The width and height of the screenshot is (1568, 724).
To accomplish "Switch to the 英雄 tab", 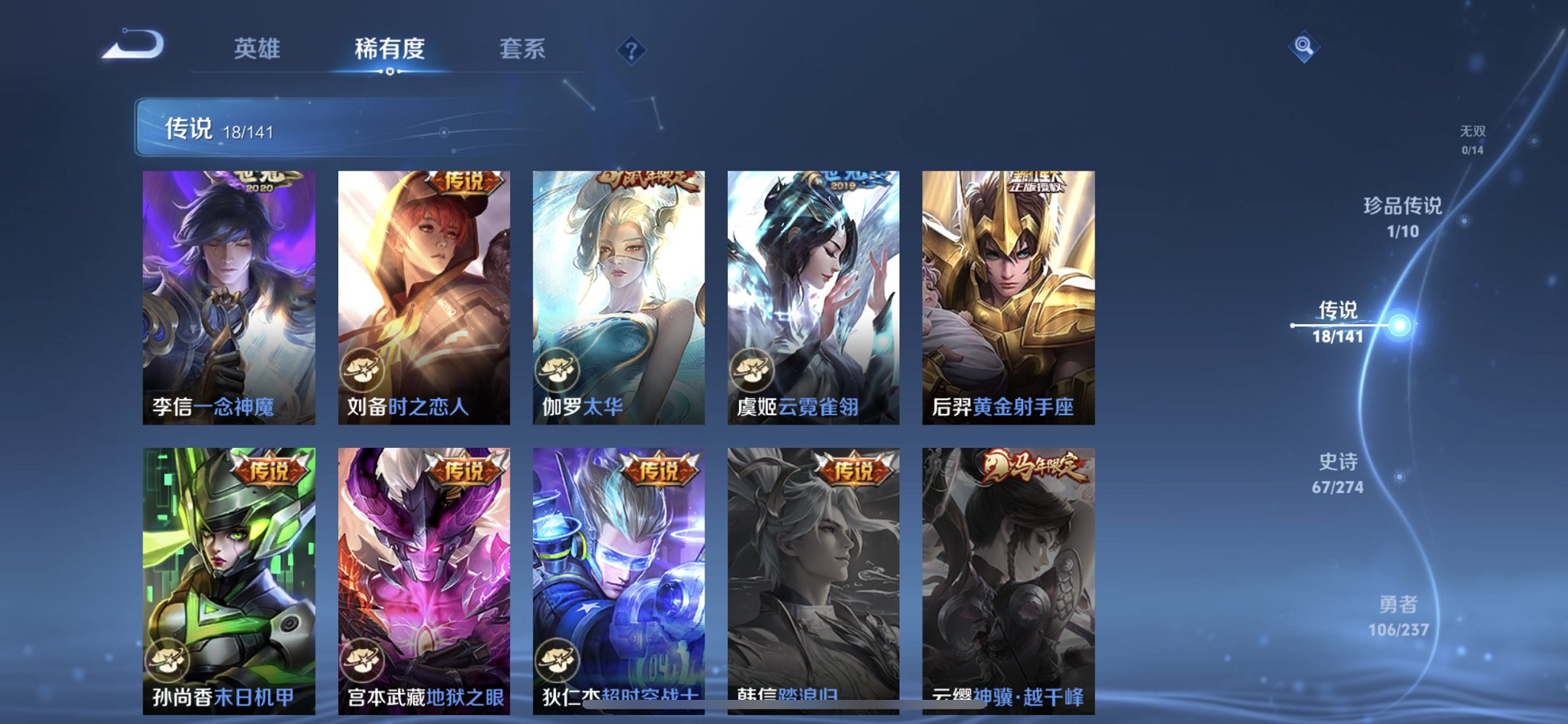I will (259, 49).
